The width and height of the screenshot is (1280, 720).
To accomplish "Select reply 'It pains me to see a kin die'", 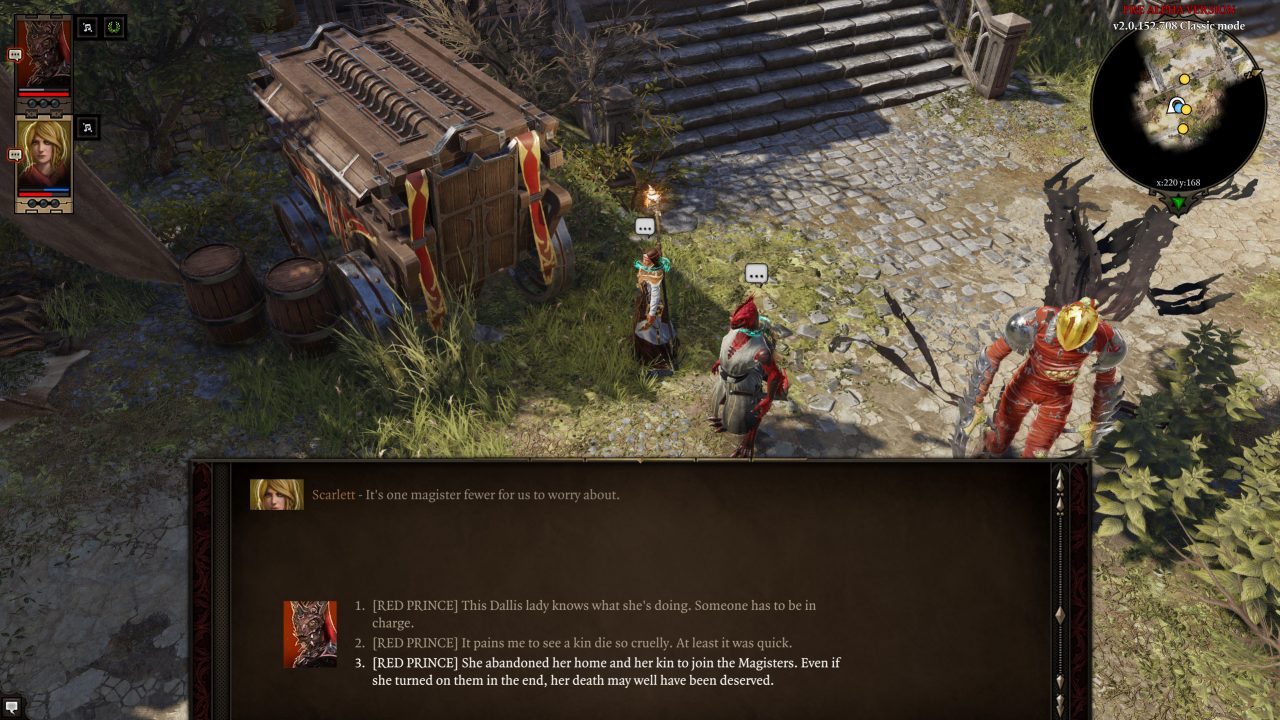I will 582,643.
